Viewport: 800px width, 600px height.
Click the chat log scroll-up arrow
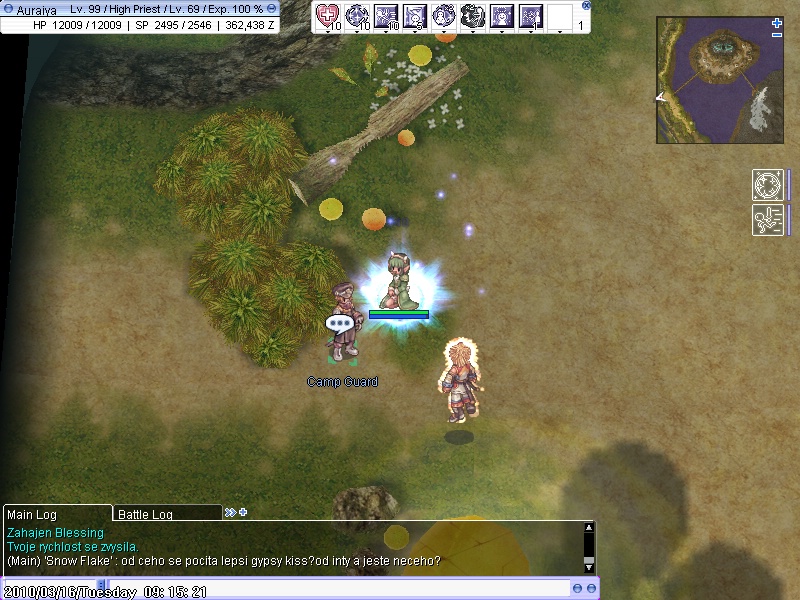click(x=588, y=528)
